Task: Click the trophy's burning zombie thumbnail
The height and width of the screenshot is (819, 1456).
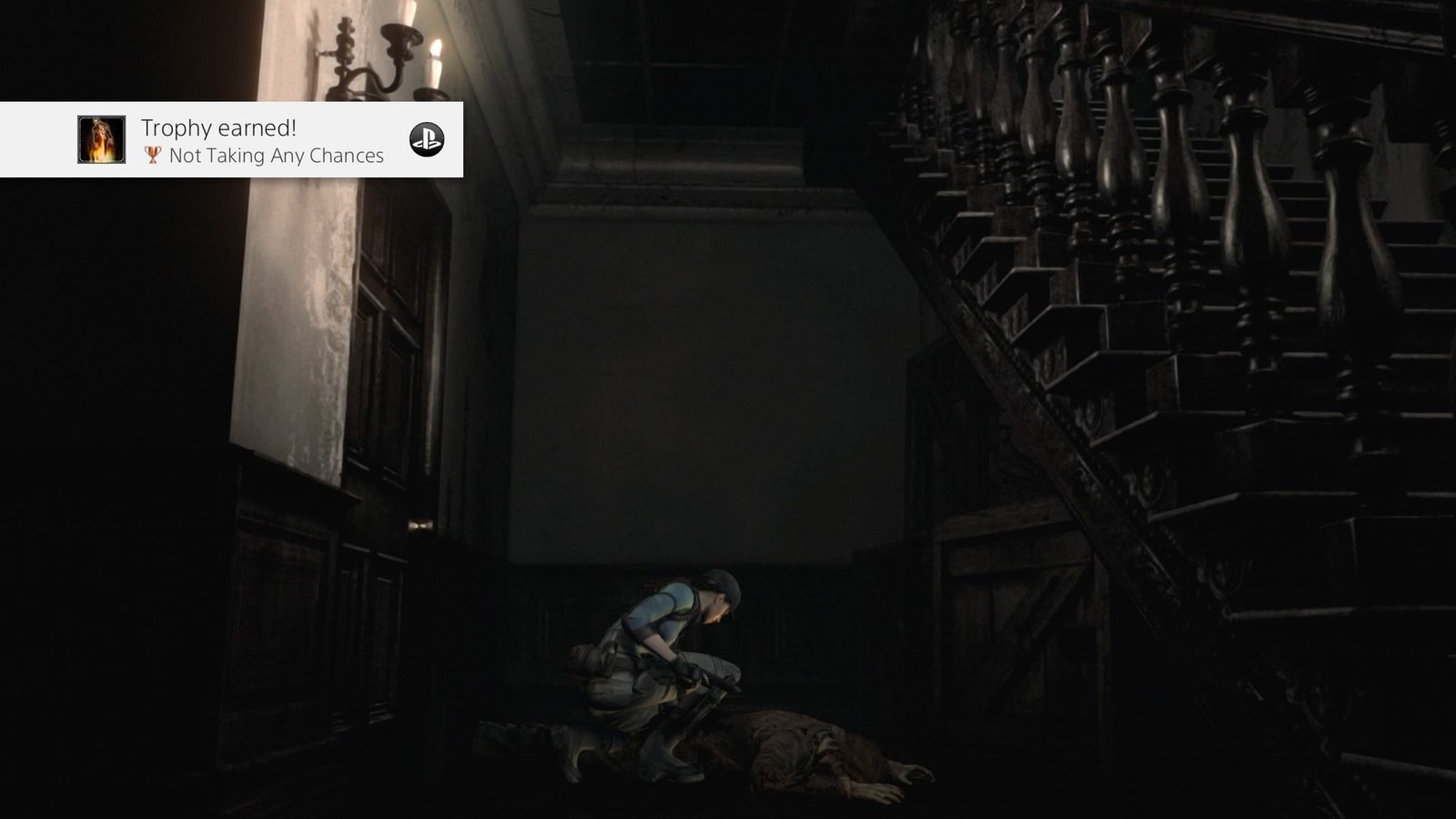Action: [x=102, y=140]
